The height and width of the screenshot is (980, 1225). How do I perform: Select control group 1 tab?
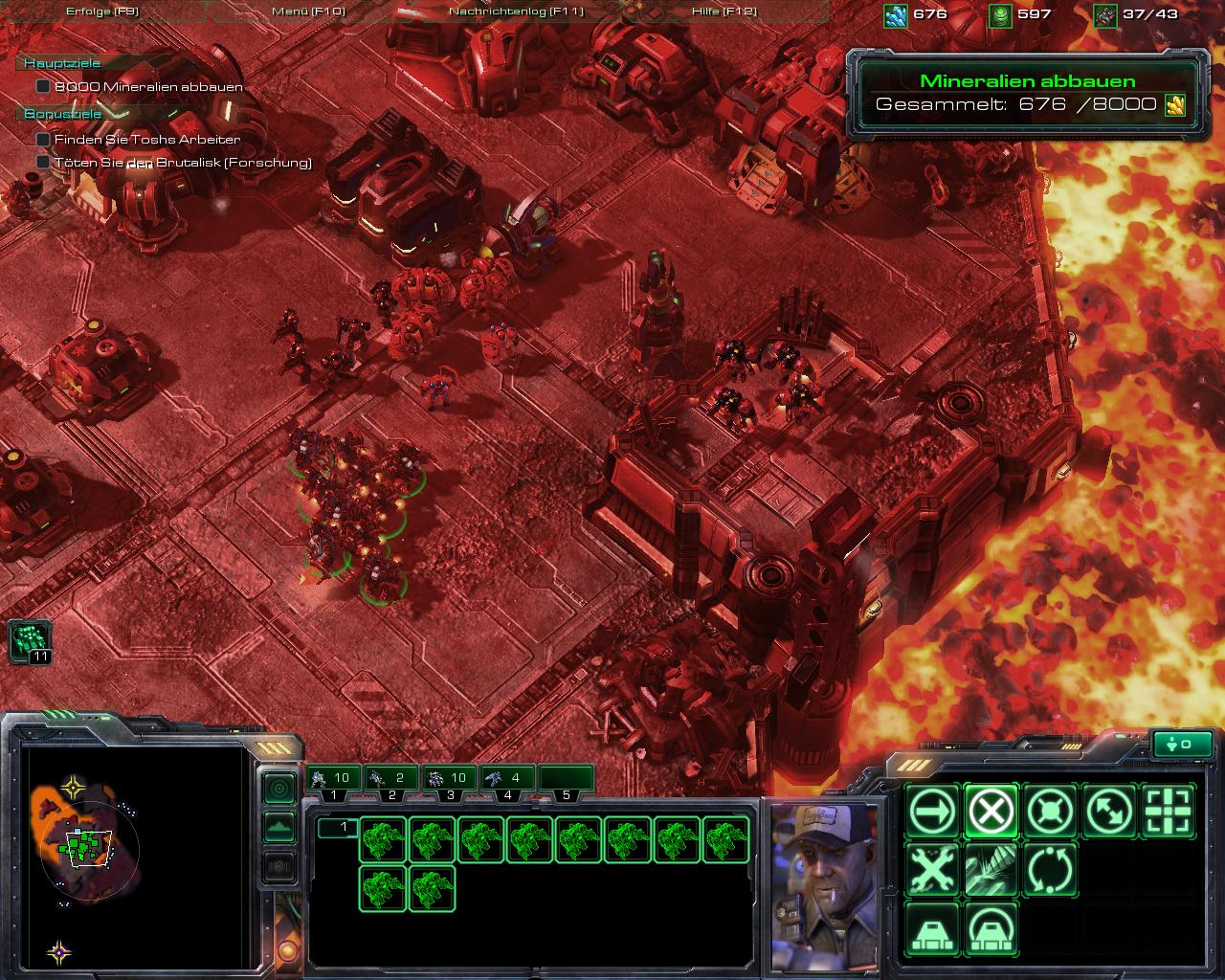tap(333, 780)
